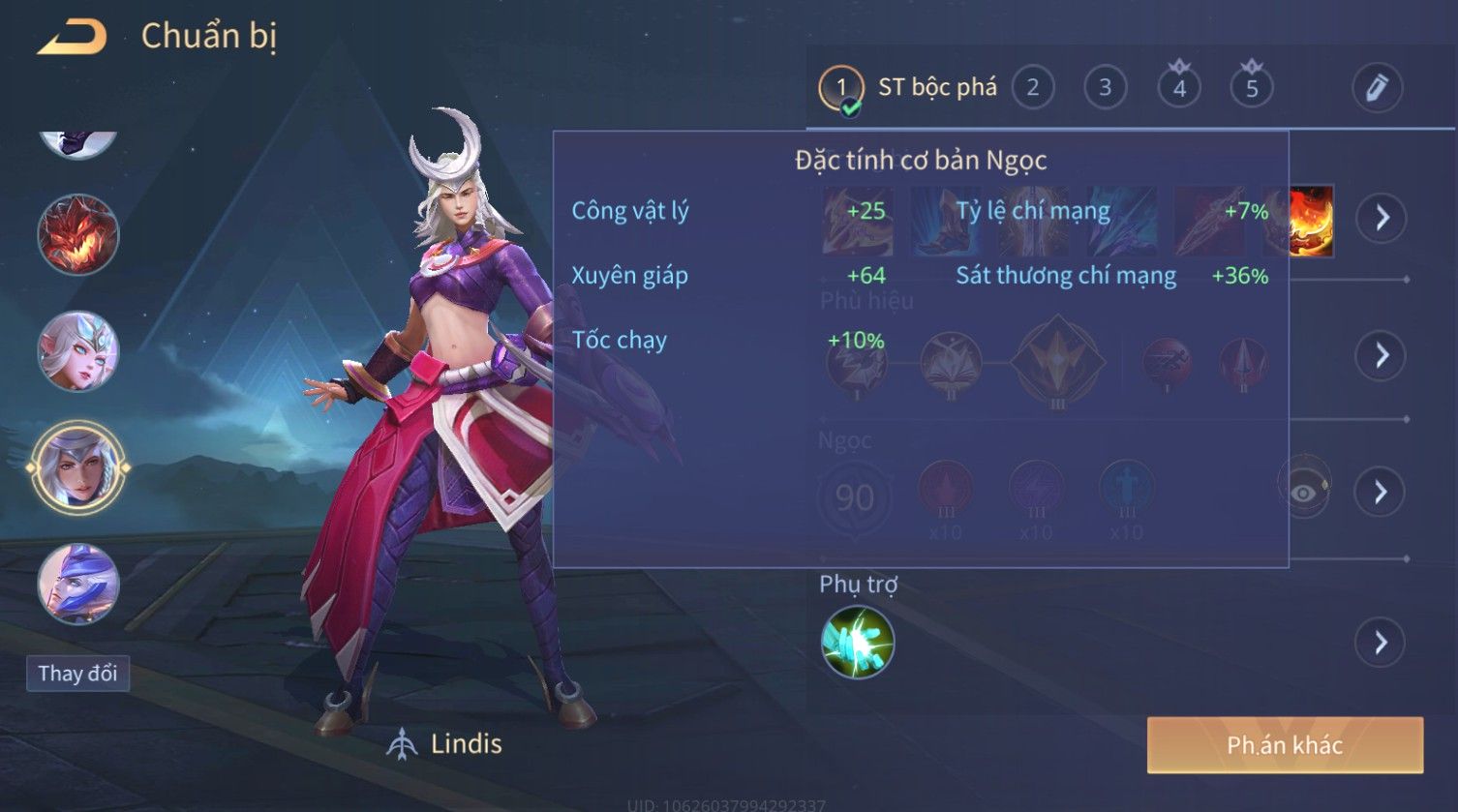Choose the red demon hero portrait
Viewport: 1458px width, 812px height.
[x=77, y=234]
